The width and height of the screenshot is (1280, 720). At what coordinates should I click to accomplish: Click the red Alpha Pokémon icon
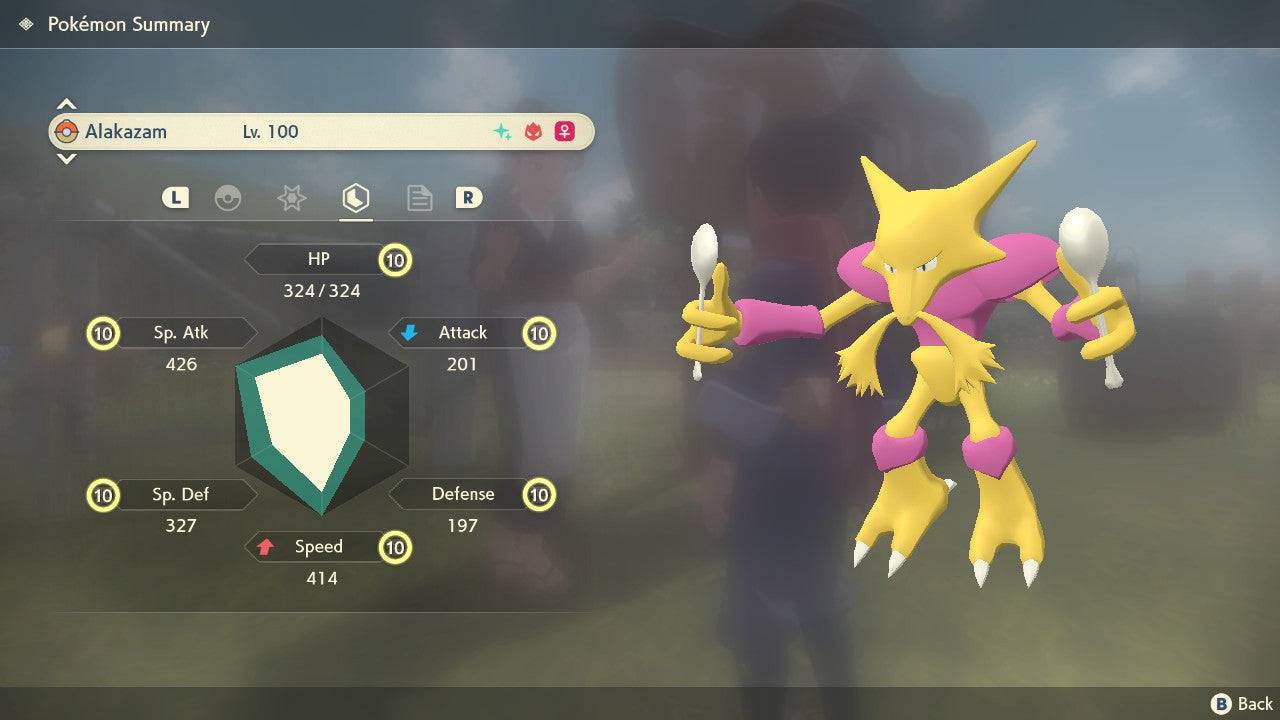pyautogui.click(x=531, y=131)
